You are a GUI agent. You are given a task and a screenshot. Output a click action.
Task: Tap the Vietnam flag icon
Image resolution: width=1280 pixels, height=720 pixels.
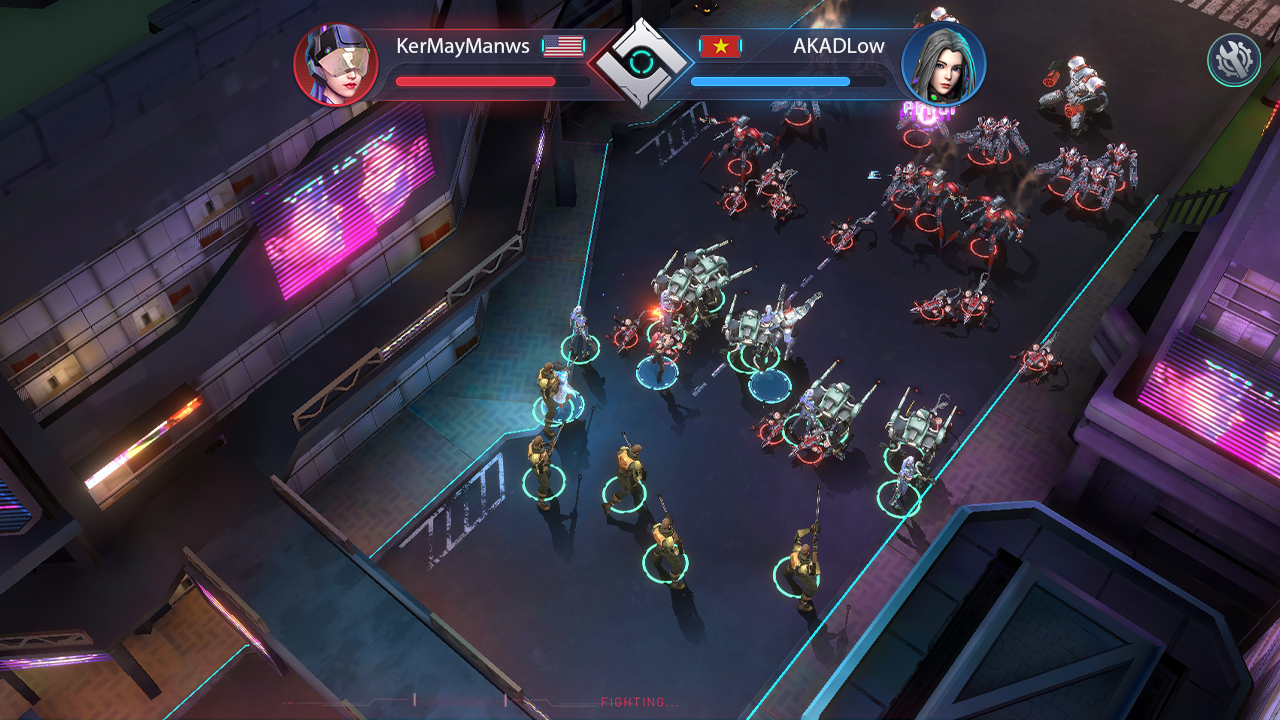720,46
